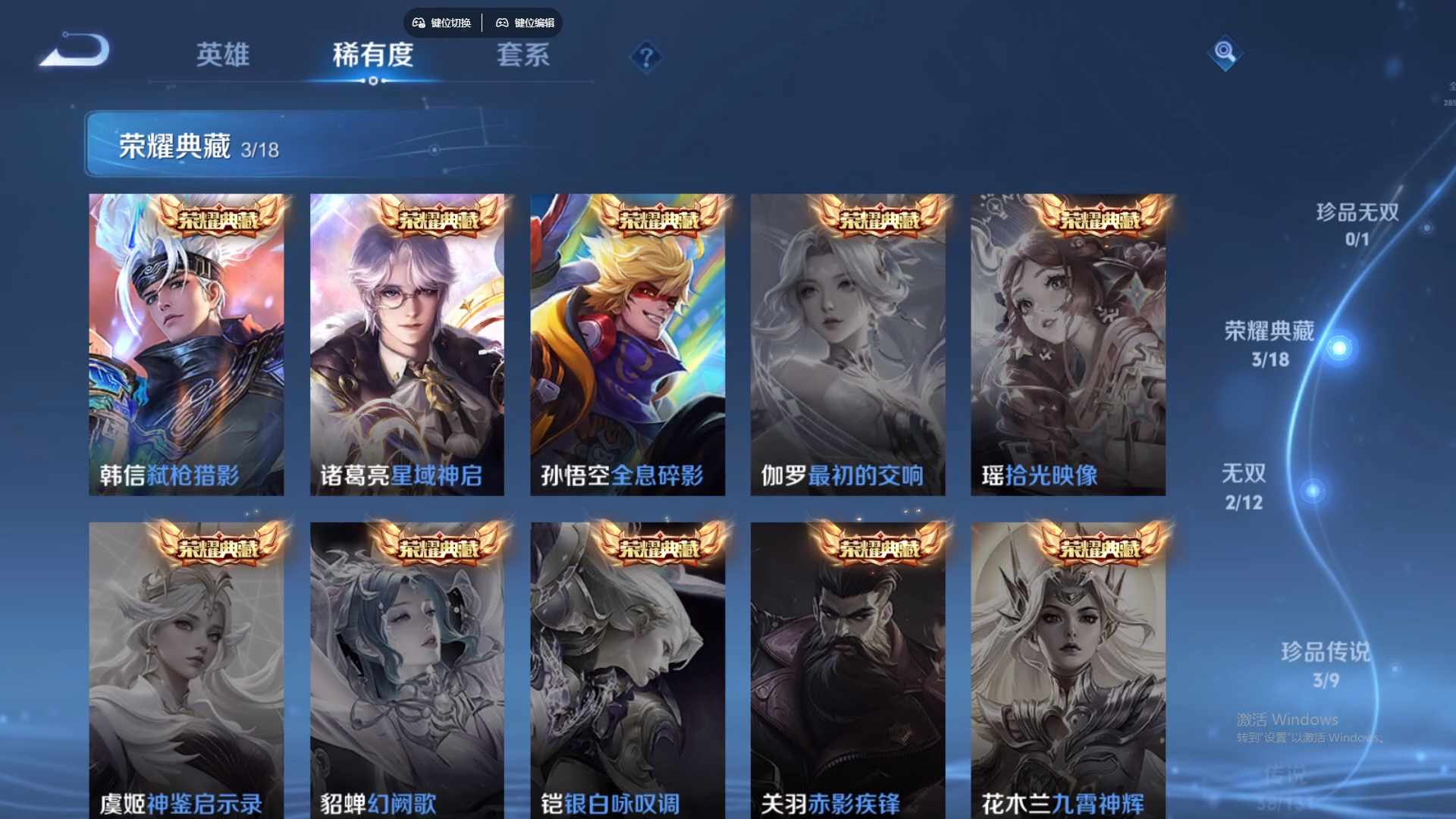
Task: Open the skin search magnifier icon
Action: tap(1223, 54)
